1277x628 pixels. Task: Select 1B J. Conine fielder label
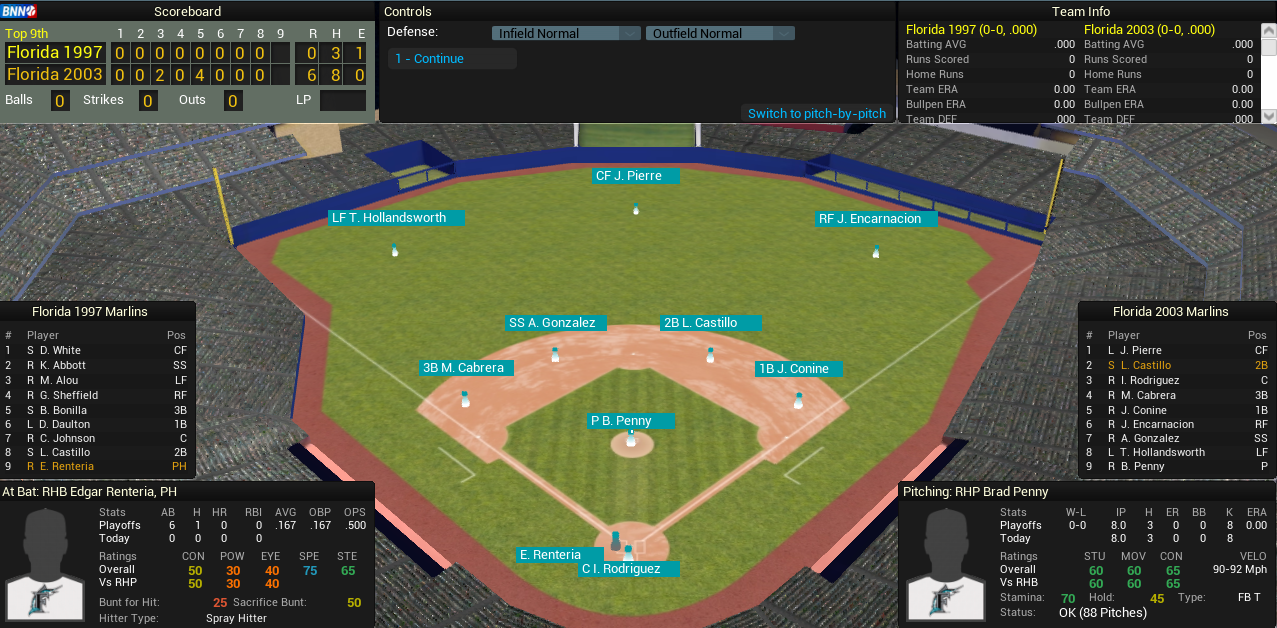pyautogui.click(x=799, y=369)
